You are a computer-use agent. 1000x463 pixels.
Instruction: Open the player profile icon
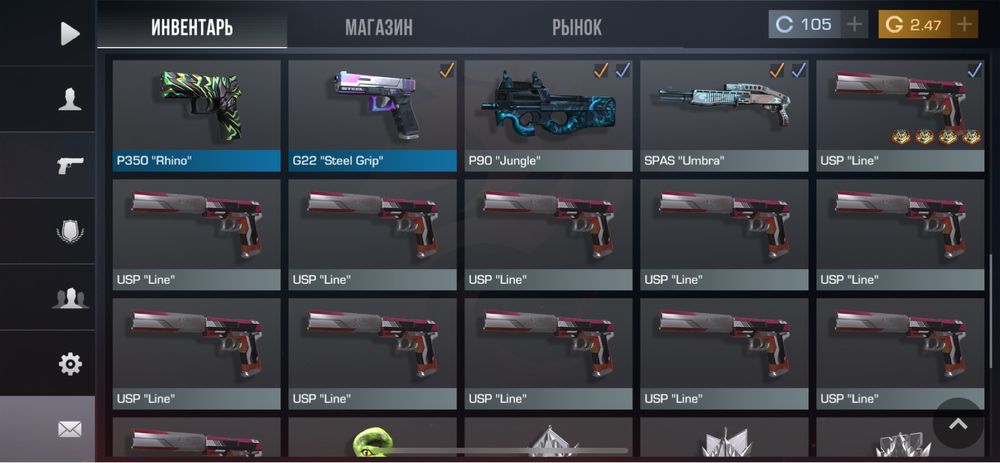click(69, 99)
